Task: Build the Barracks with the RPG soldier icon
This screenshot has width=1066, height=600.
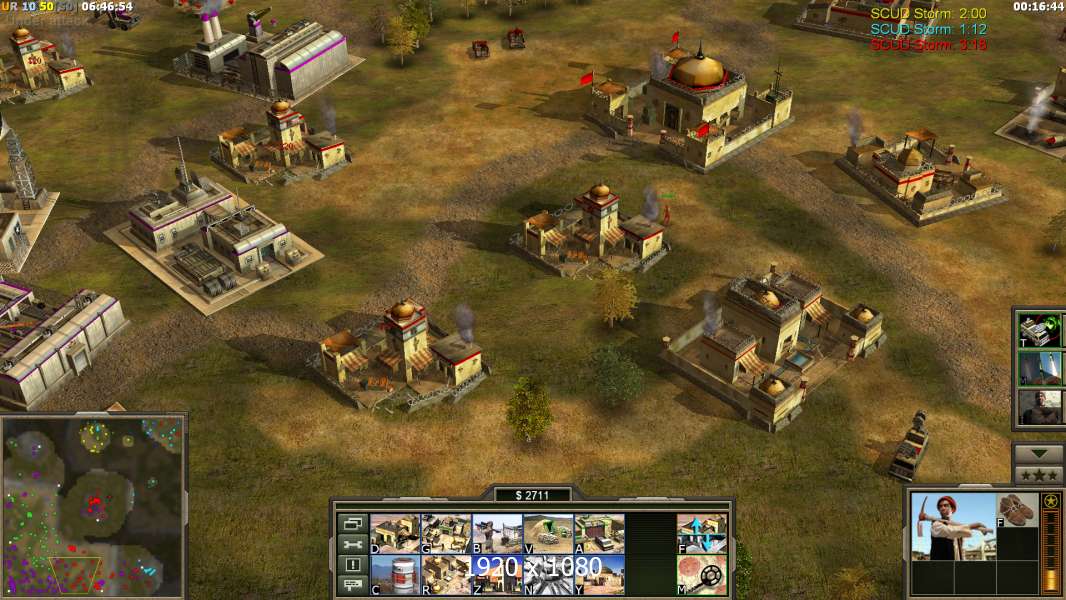Action: tap(497, 534)
